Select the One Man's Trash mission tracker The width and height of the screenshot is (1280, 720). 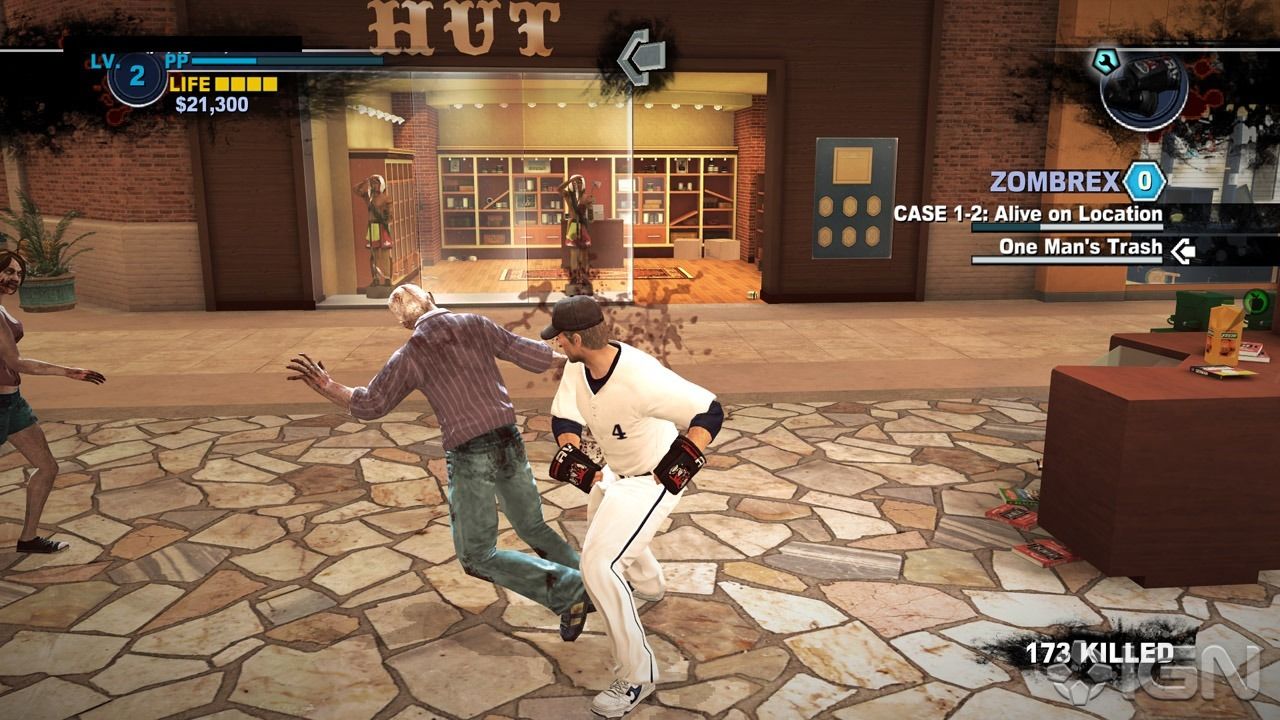pyautogui.click(x=1080, y=247)
